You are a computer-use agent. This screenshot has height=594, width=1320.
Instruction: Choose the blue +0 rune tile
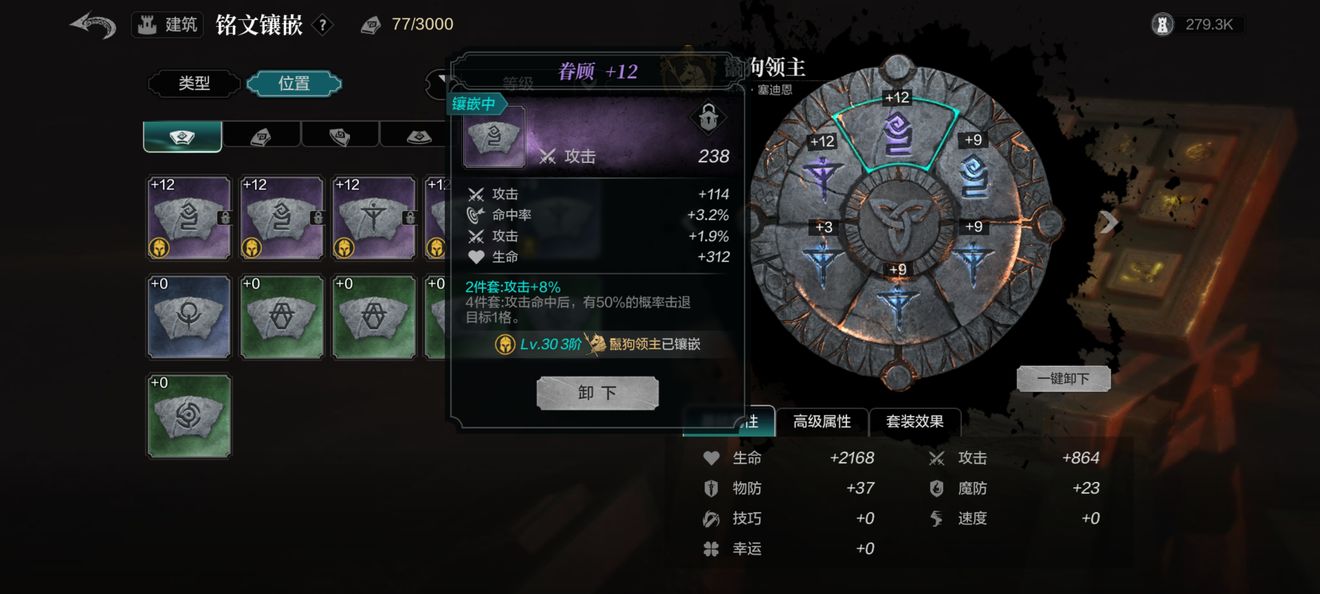[x=189, y=317]
